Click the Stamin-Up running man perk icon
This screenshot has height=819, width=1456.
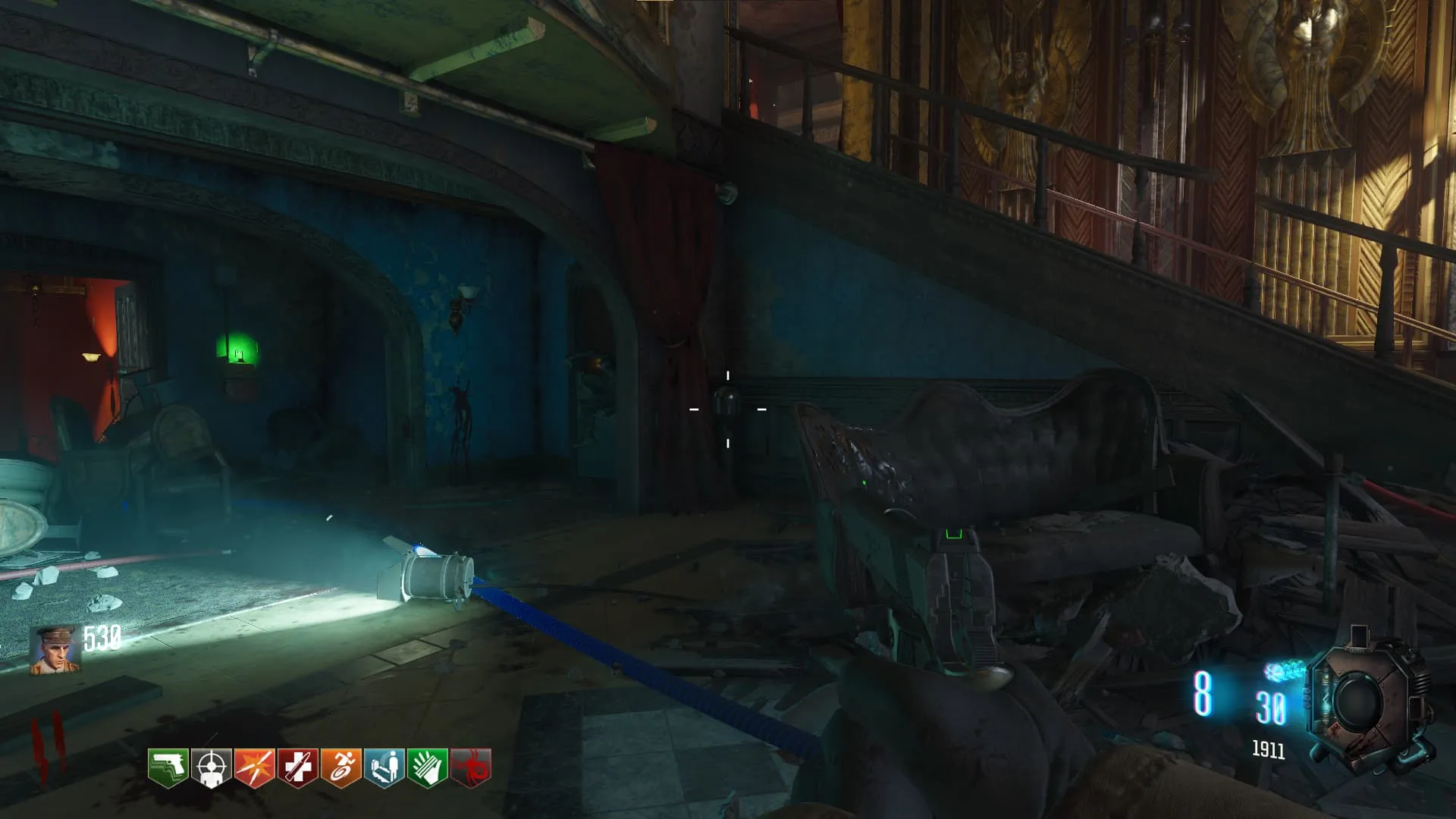click(340, 767)
